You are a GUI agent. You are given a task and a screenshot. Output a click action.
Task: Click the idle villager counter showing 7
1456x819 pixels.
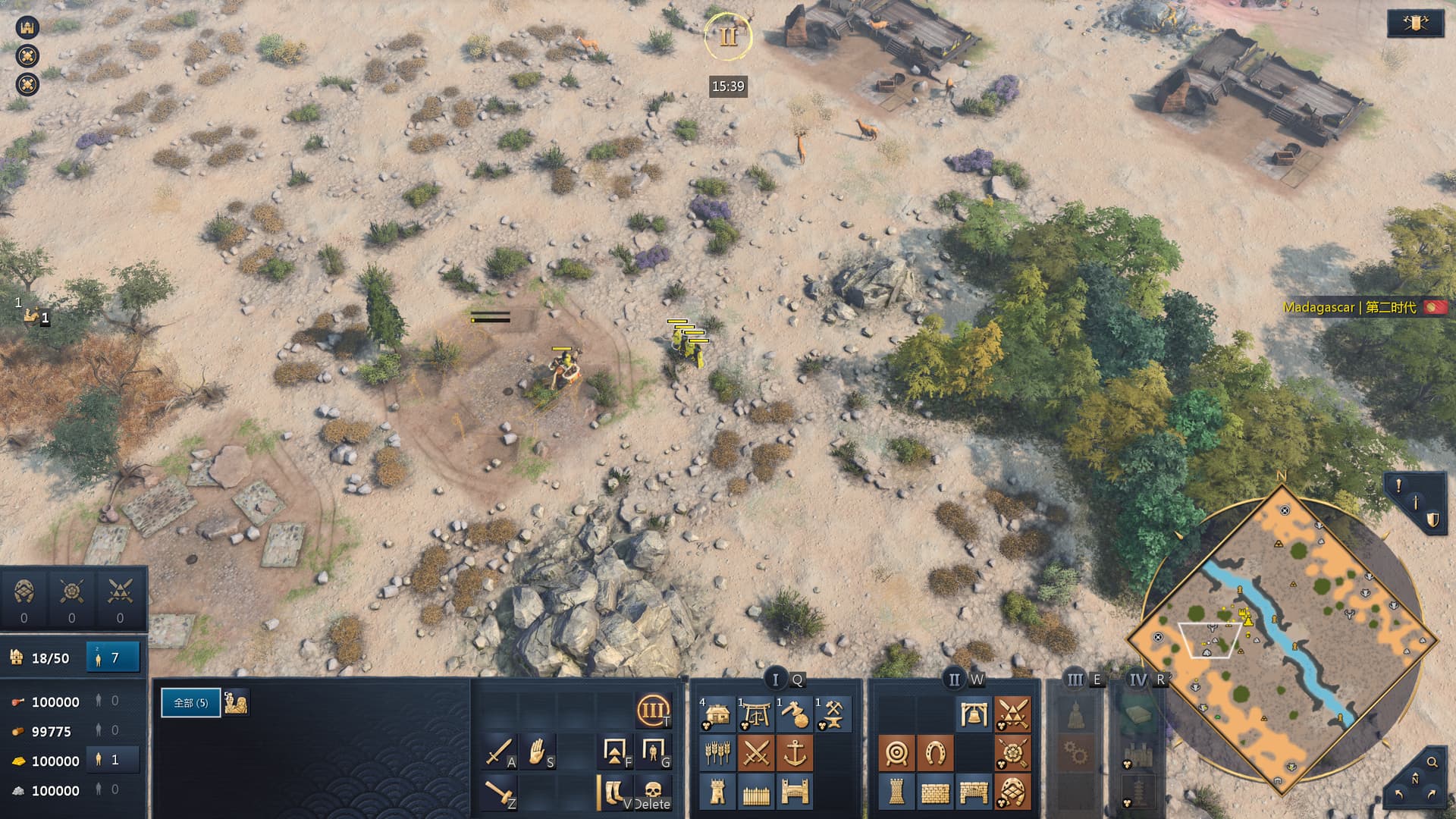click(x=113, y=657)
